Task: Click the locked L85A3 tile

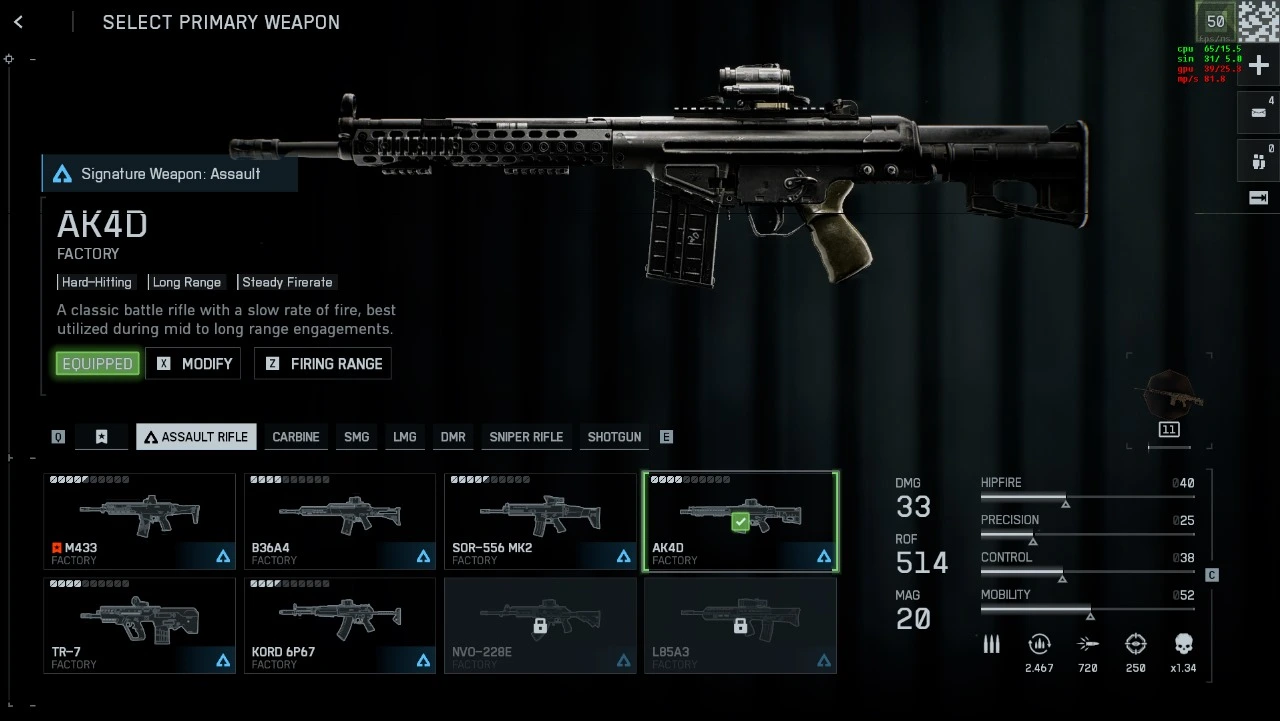Action: 740,625
